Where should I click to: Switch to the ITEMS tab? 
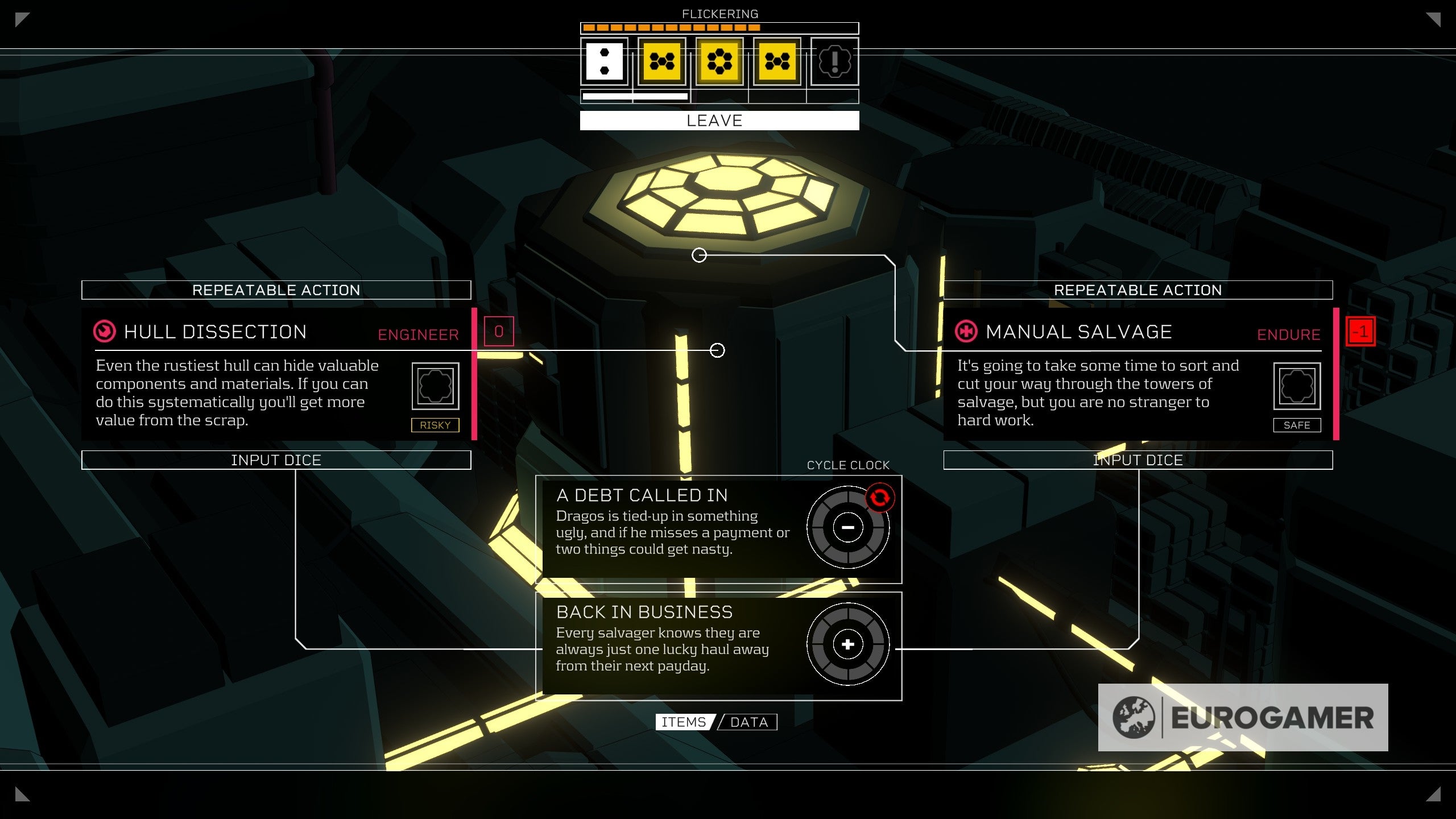click(684, 722)
